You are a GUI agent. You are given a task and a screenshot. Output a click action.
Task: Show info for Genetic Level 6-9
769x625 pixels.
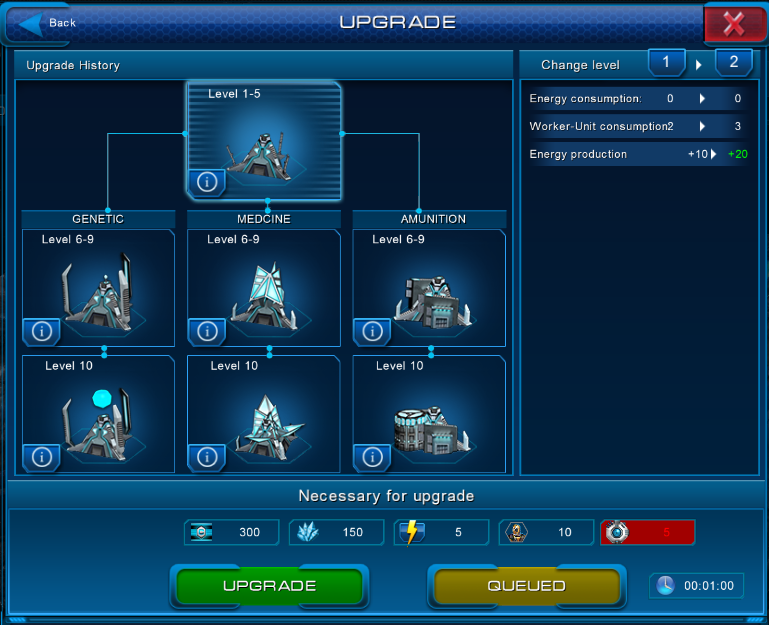(42, 331)
